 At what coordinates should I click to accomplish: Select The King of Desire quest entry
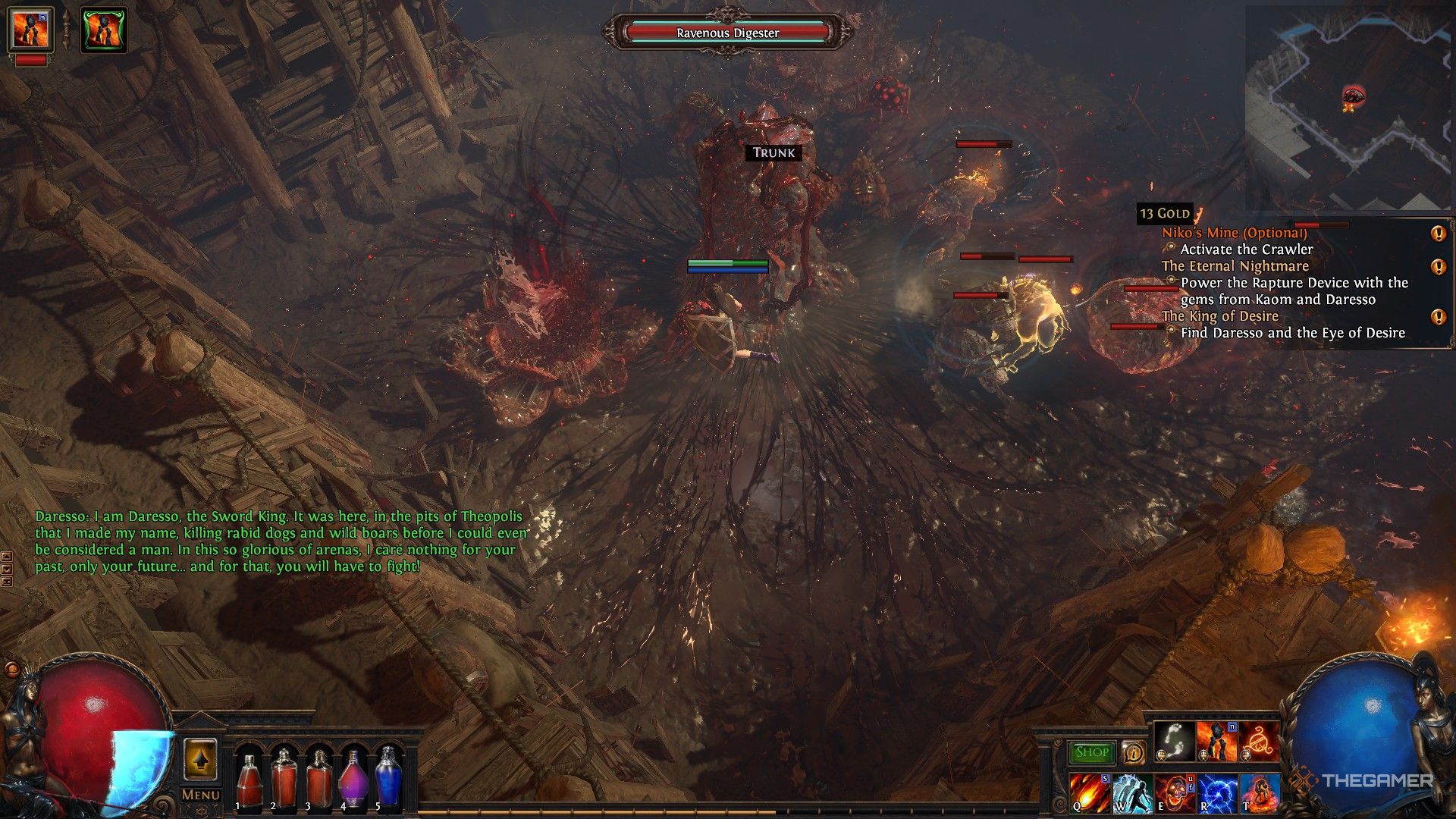click(x=1219, y=316)
